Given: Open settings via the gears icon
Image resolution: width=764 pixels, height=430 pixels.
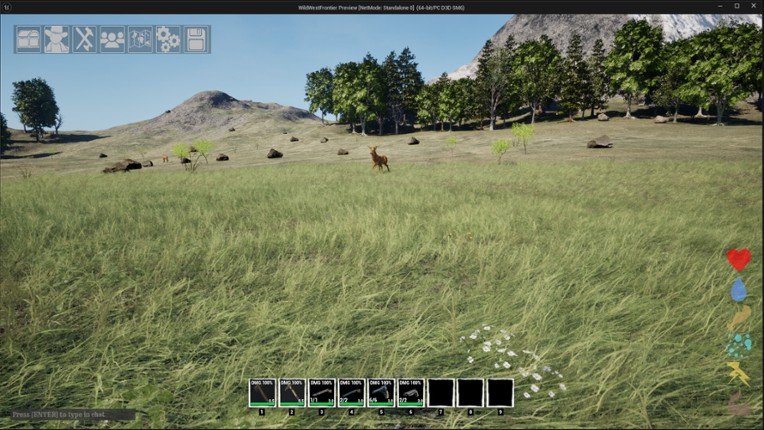Looking at the screenshot, I should click(x=168, y=39).
